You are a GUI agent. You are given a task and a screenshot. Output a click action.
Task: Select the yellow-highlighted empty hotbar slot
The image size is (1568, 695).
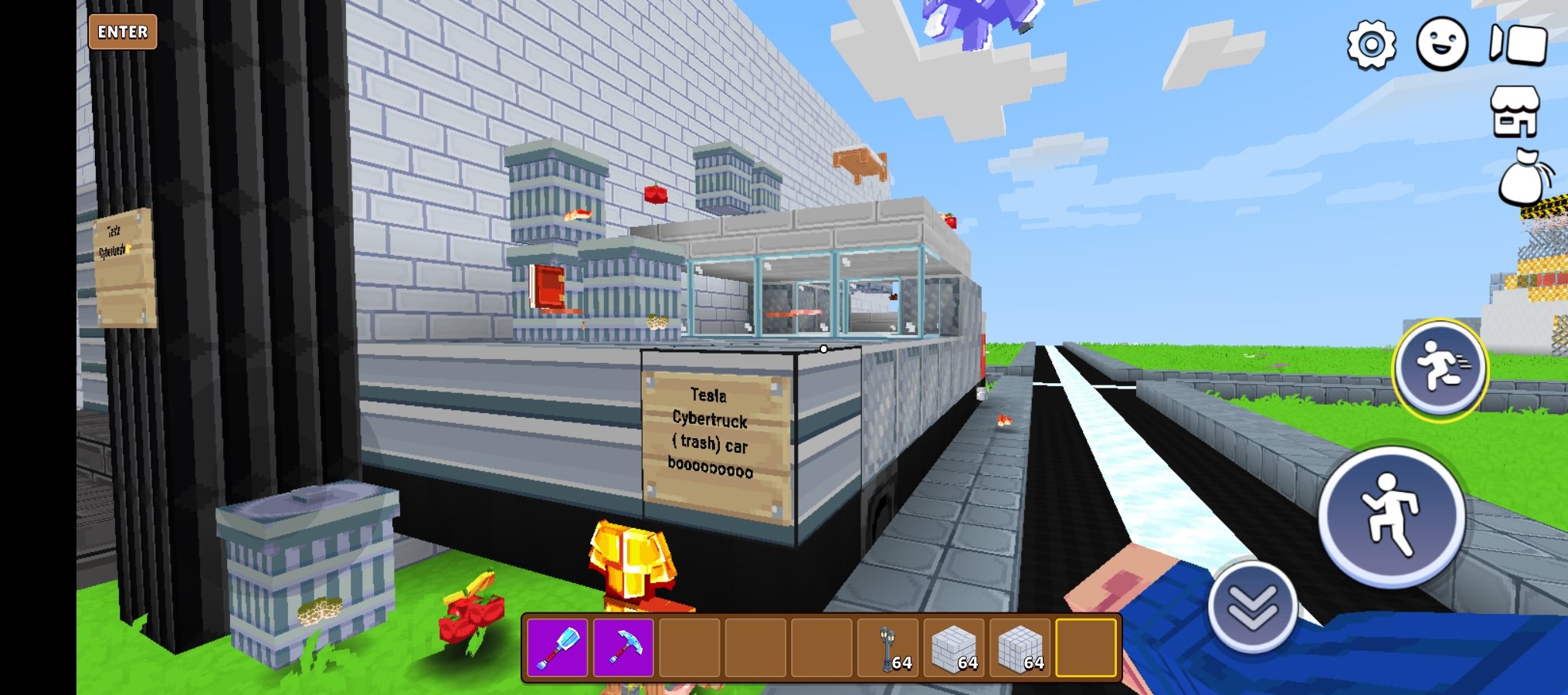(x=1086, y=647)
